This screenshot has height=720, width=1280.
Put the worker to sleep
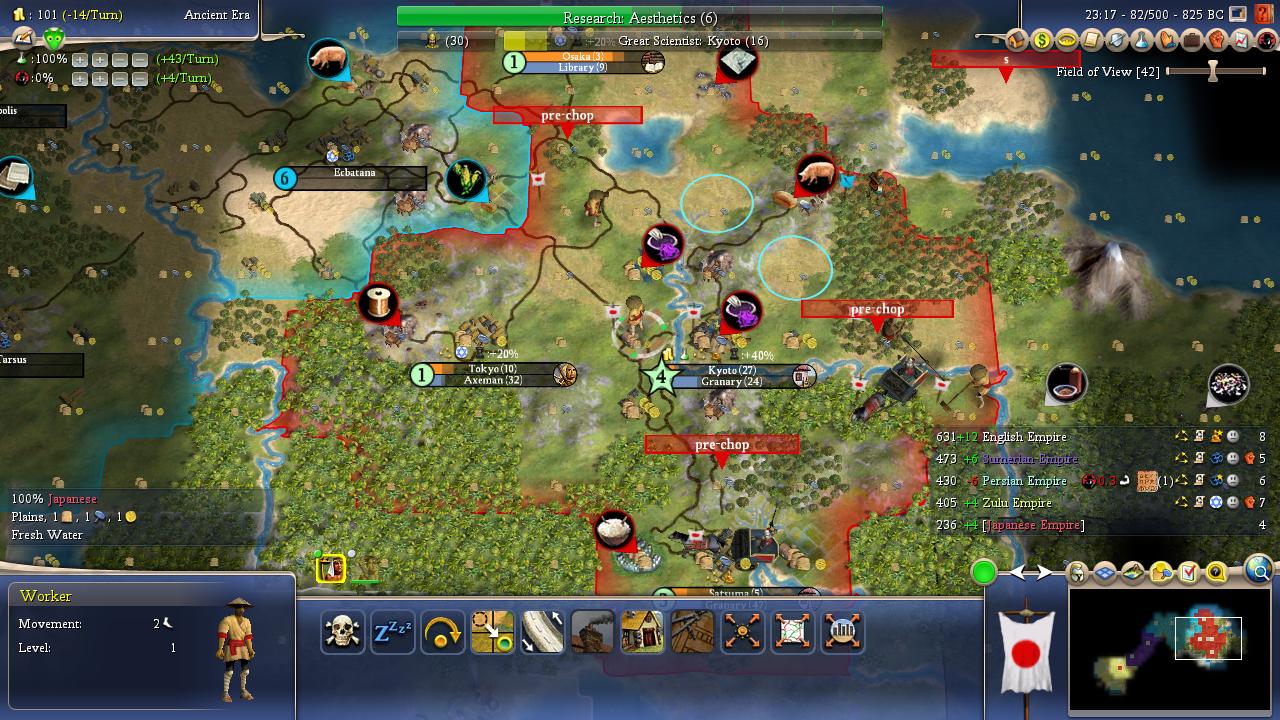392,632
